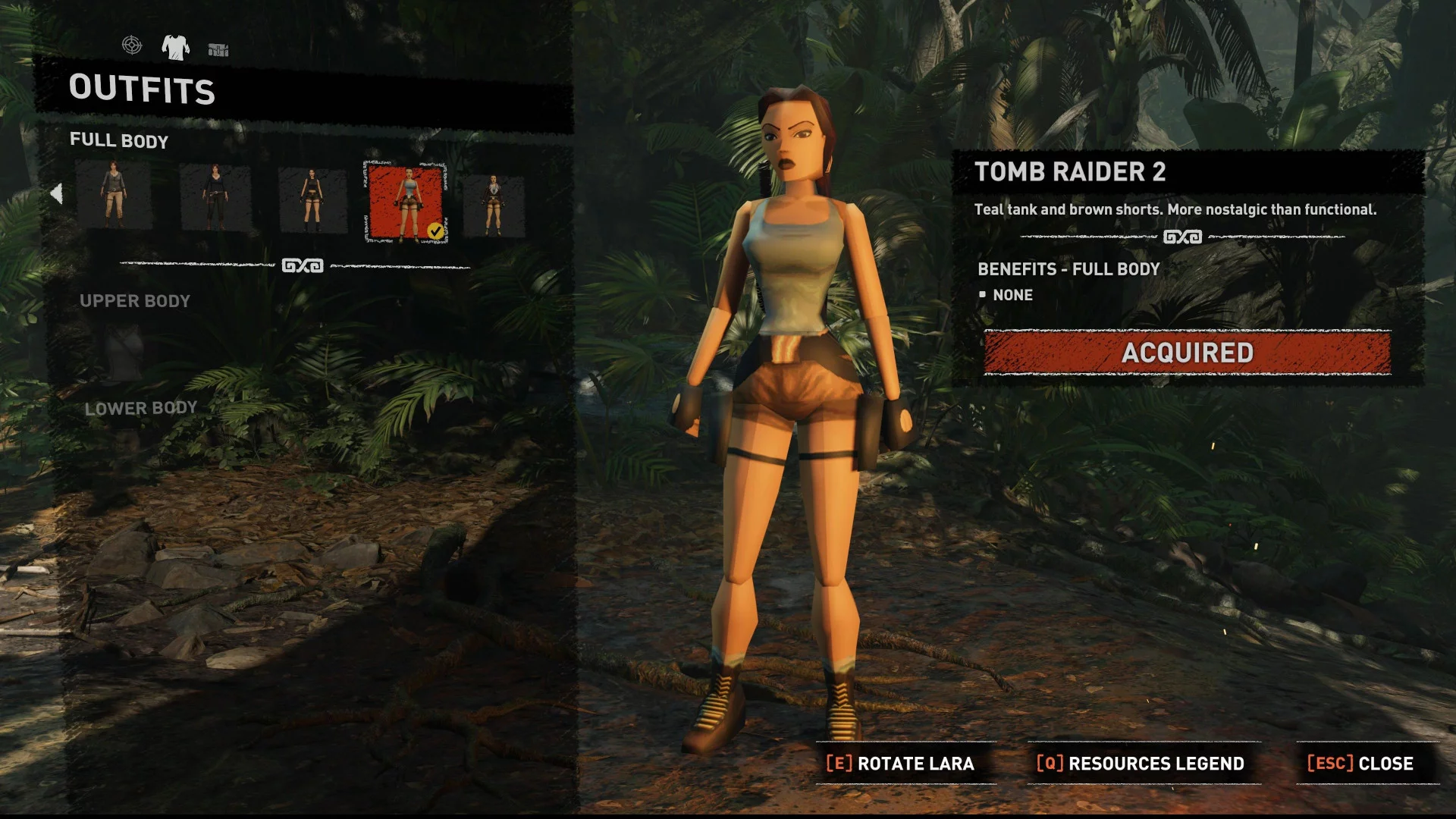Screen dimensions: 1456x819
Task: Click the Rotate Lara option
Action: point(900,764)
